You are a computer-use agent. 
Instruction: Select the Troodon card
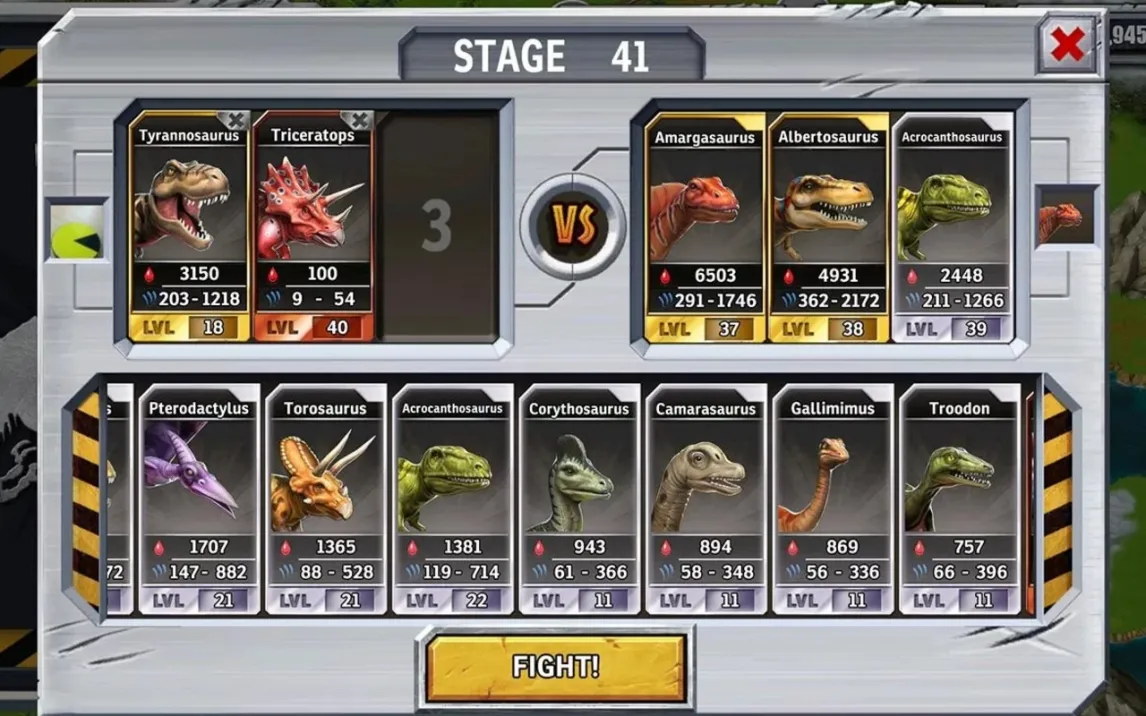(960, 498)
